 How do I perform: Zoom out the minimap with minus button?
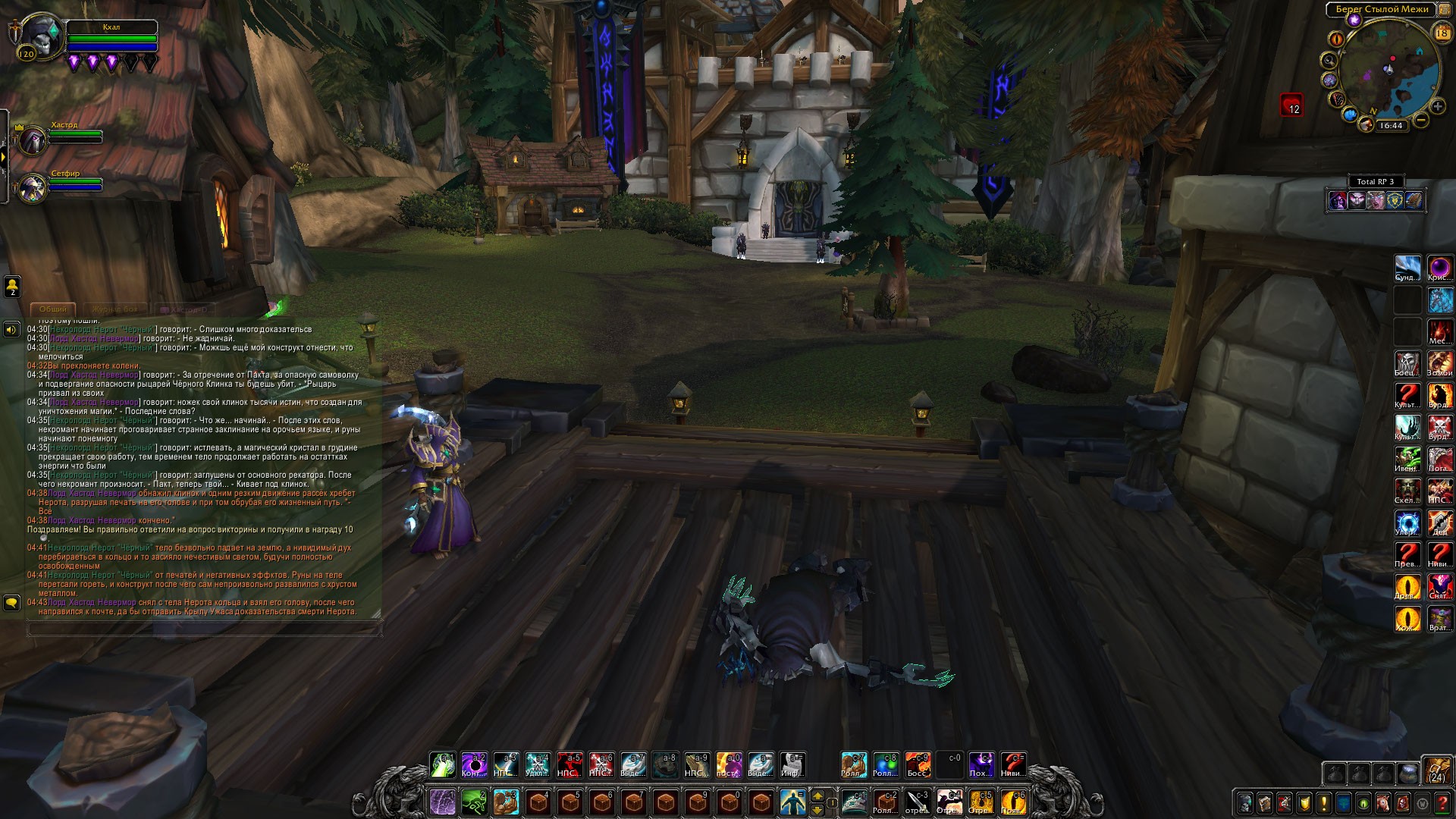(1421, 120)
